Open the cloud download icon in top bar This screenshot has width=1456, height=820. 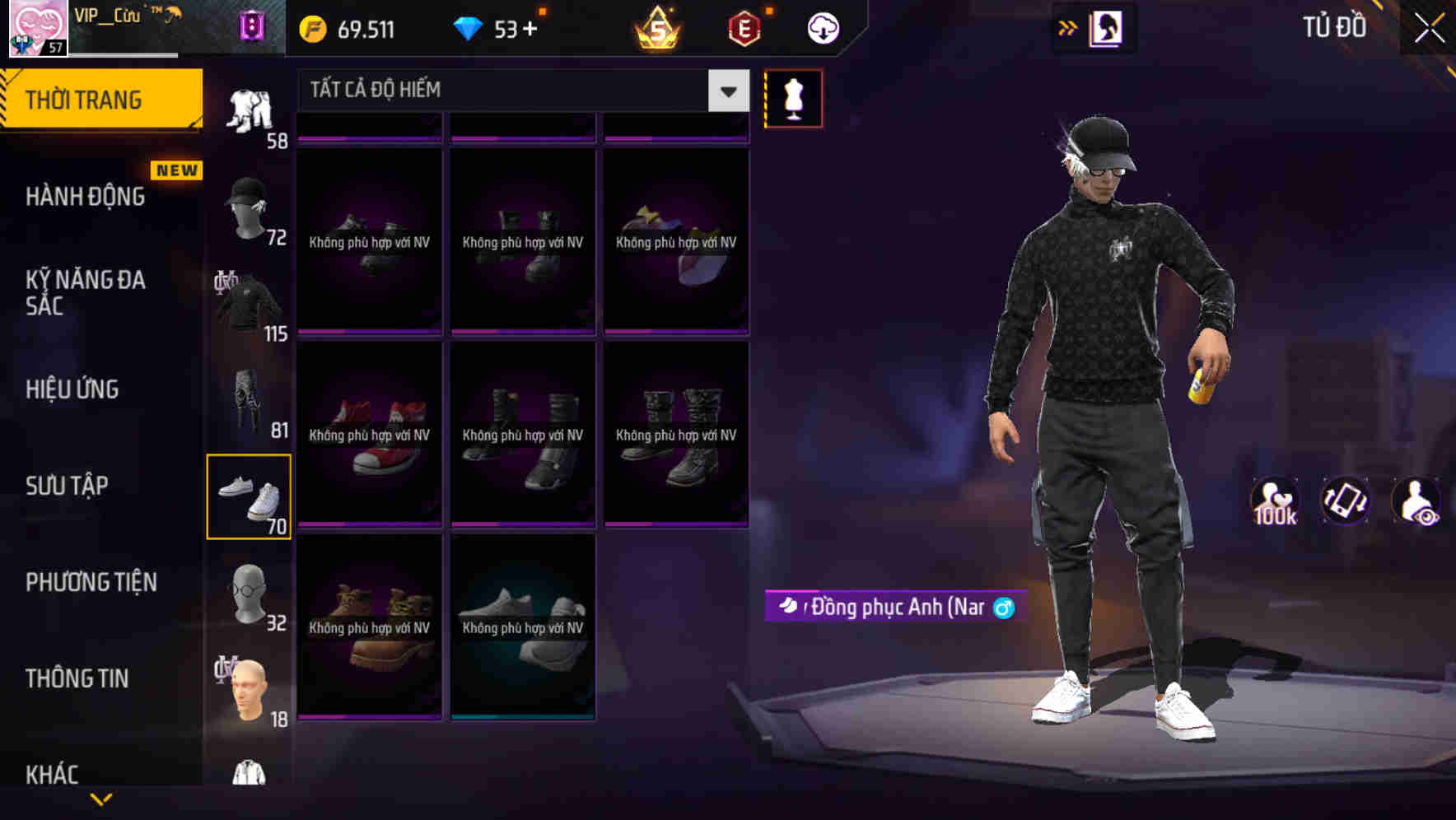(824, 27)
